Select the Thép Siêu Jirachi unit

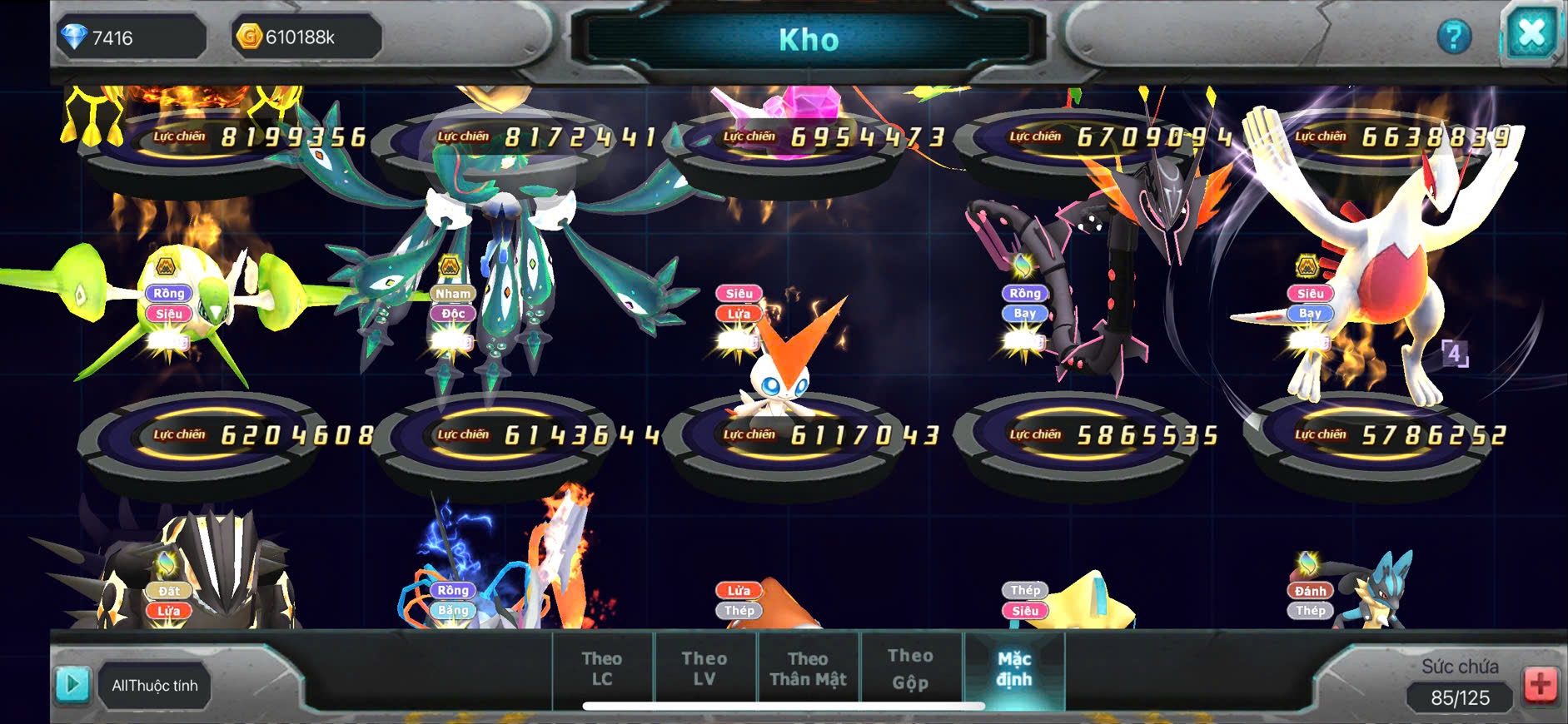[1083, 599]
